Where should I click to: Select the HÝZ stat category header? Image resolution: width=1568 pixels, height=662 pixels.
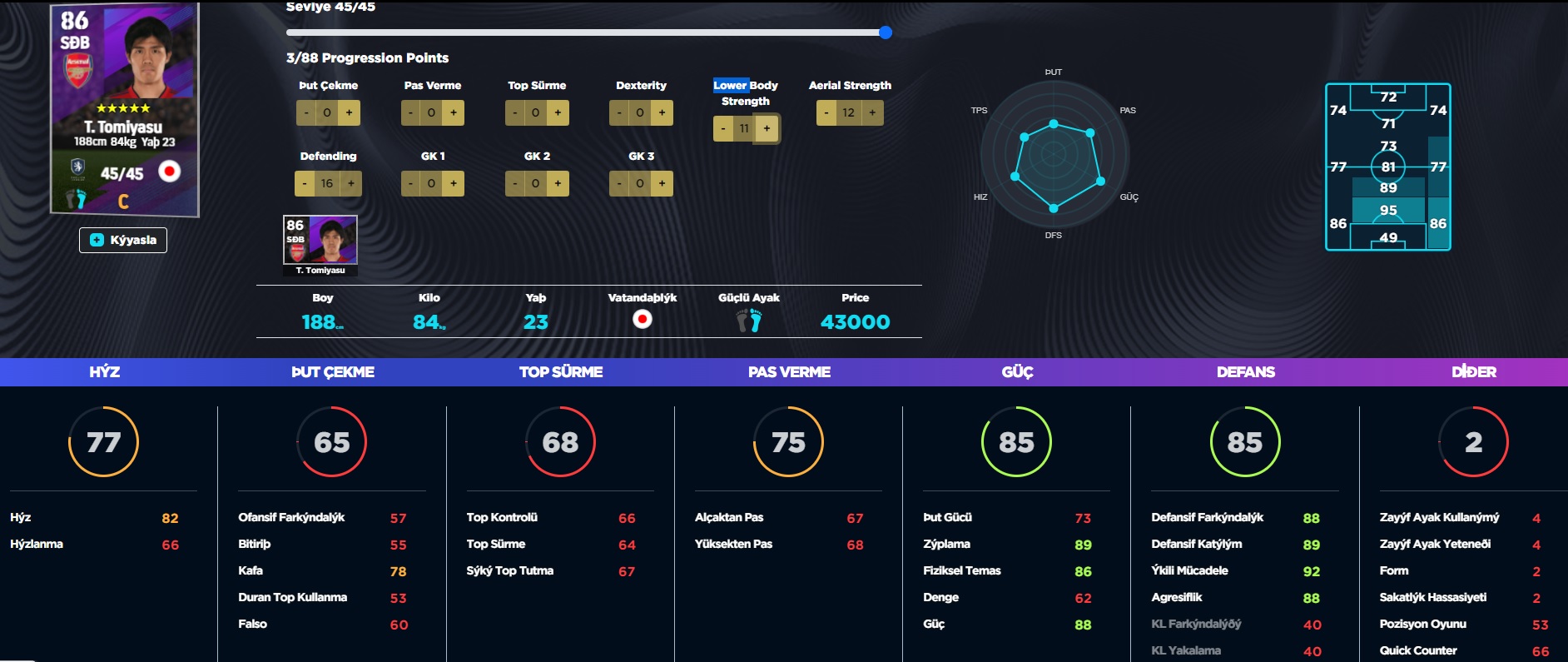click(105, 372)
